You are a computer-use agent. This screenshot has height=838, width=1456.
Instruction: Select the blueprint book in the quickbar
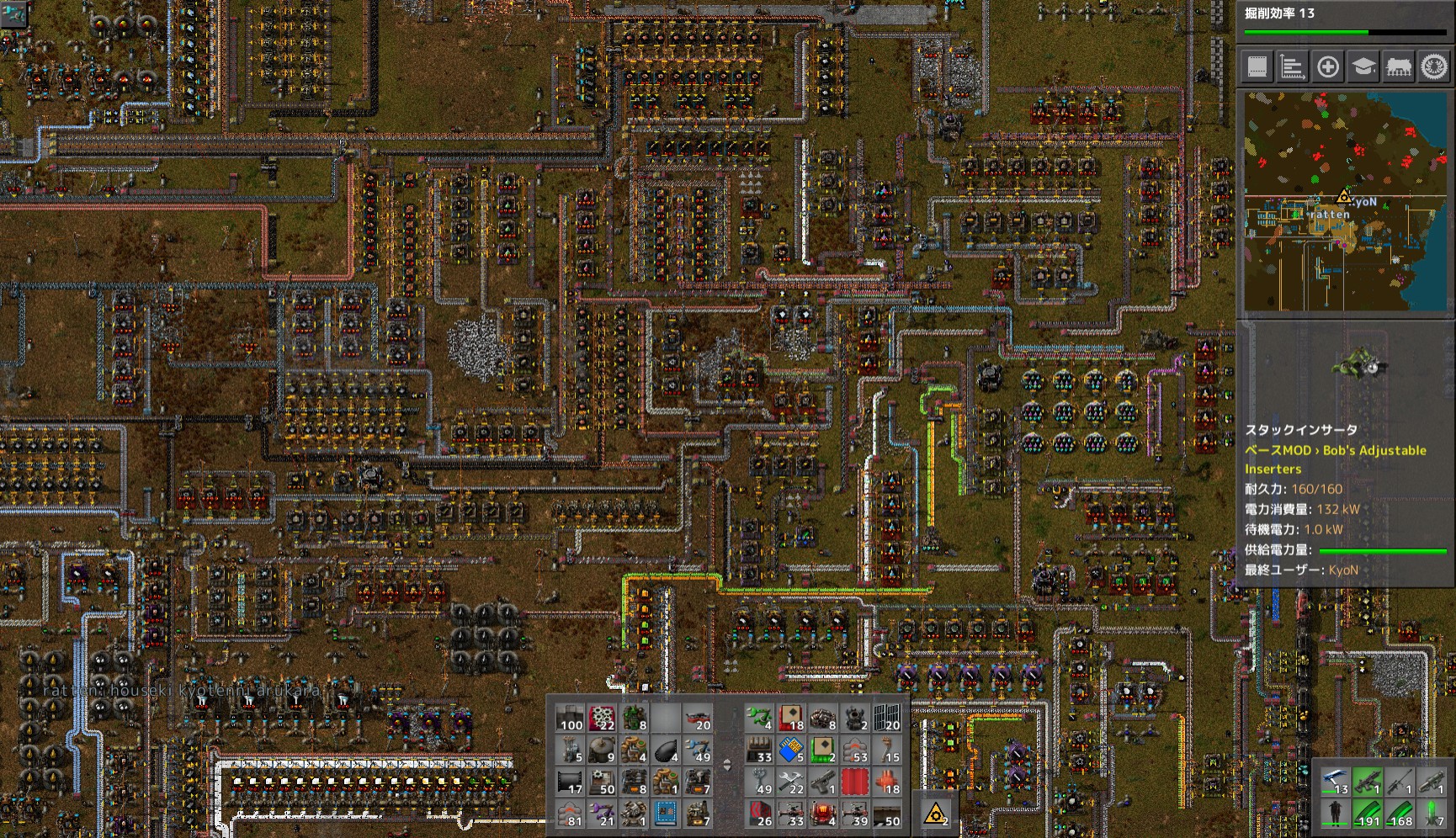click(665, 814)
